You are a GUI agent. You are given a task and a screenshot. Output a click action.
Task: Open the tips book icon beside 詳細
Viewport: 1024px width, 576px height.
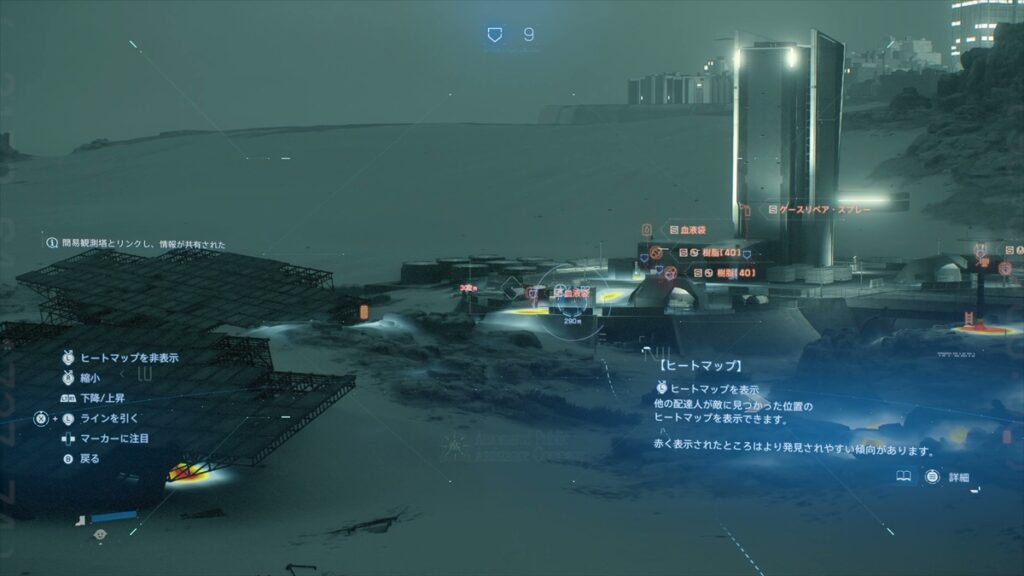point(904,478)
